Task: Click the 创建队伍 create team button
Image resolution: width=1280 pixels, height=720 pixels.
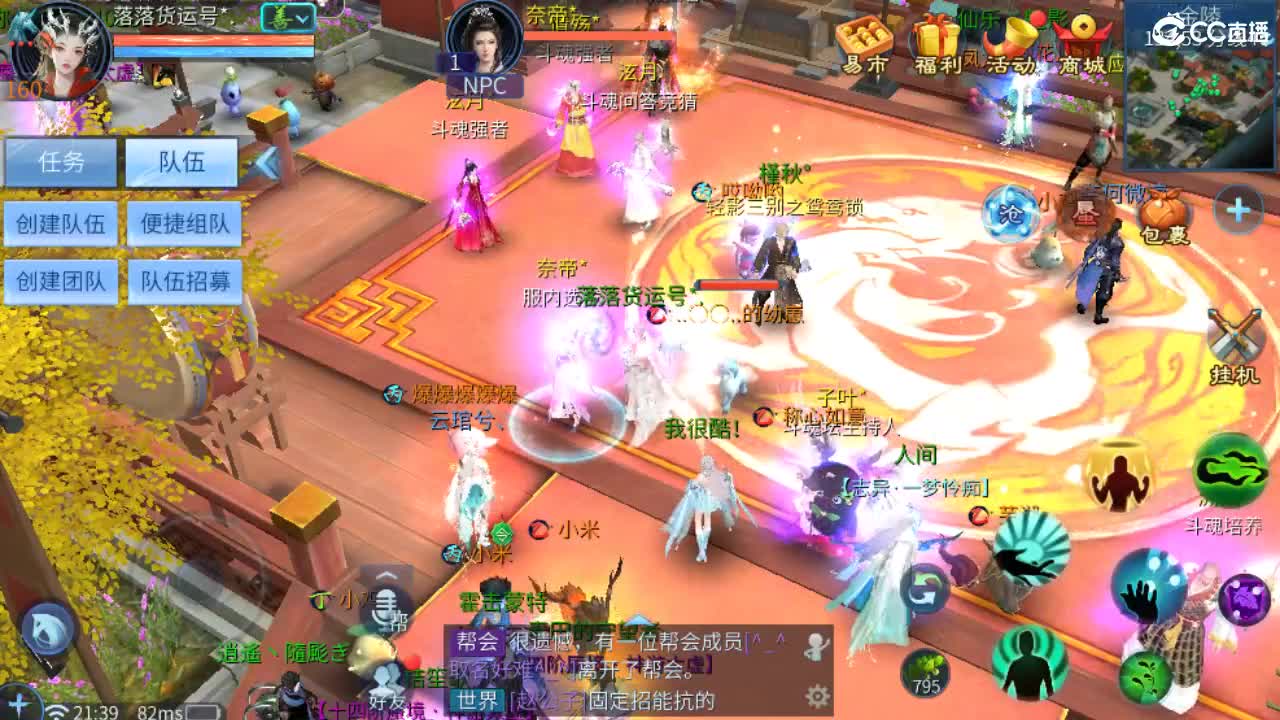Action: click(x=62, y=222)
